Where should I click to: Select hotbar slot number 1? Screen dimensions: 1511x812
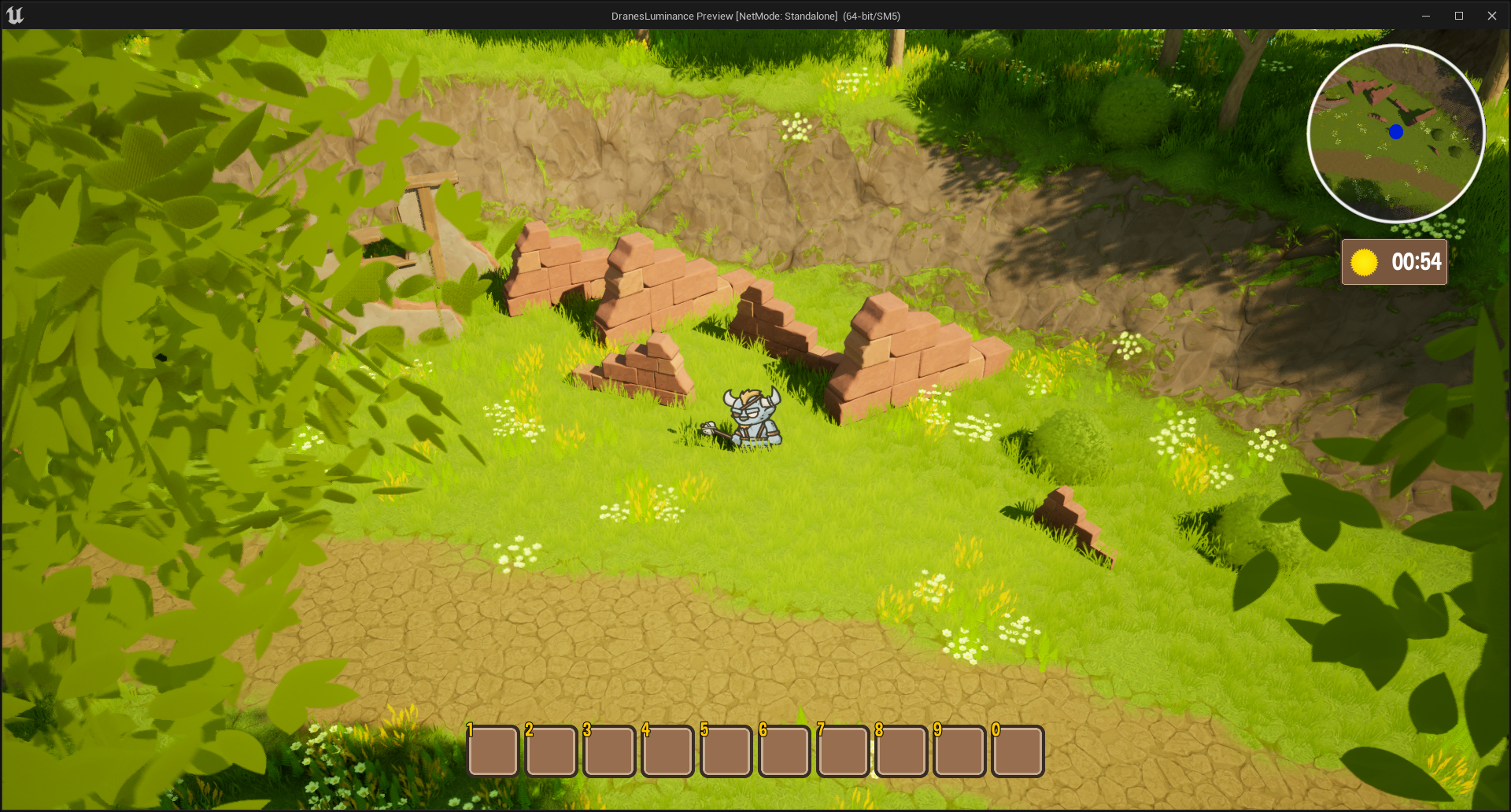pos(493,751)
